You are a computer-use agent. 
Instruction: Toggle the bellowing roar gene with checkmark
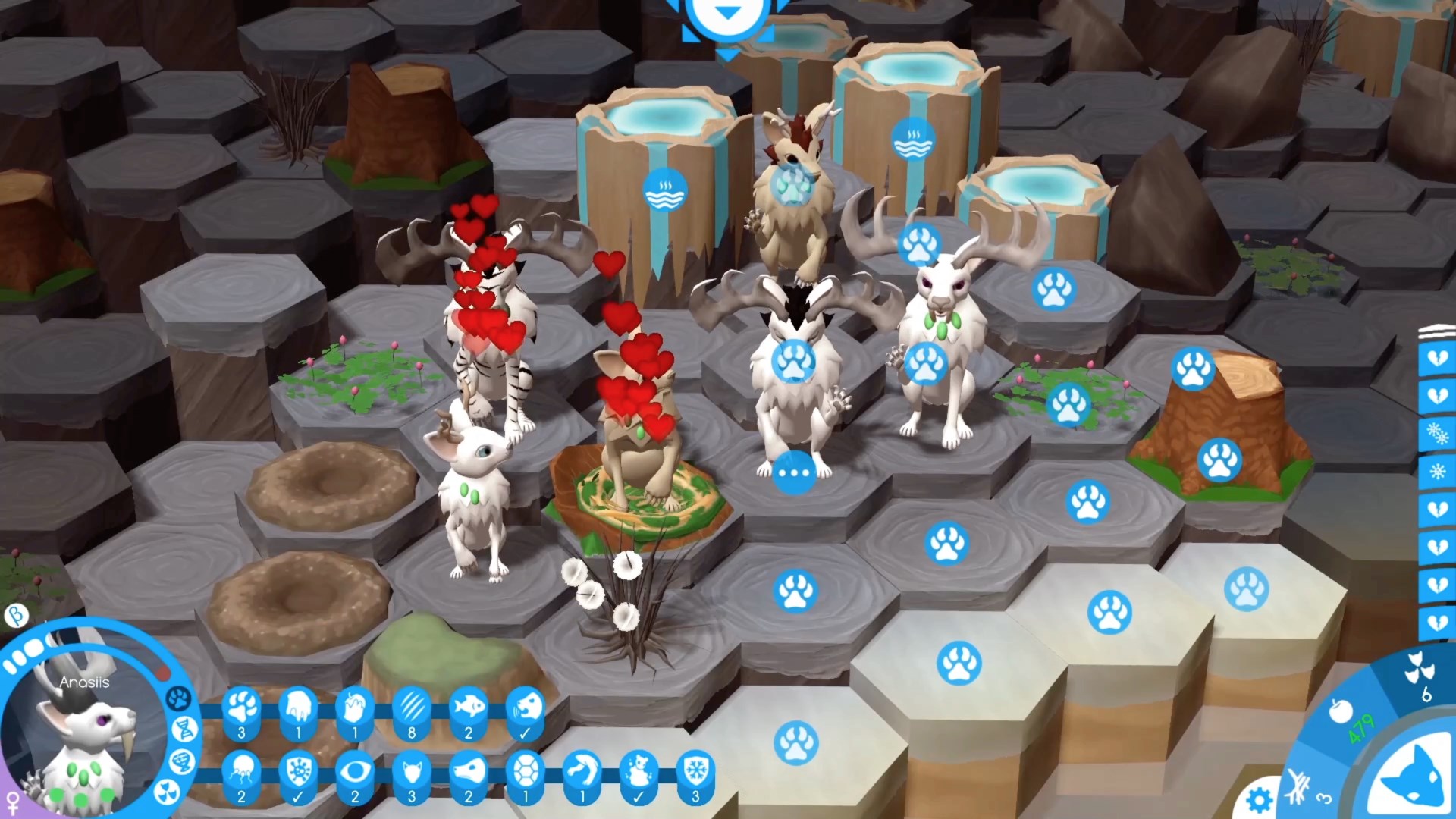(523, 709)
